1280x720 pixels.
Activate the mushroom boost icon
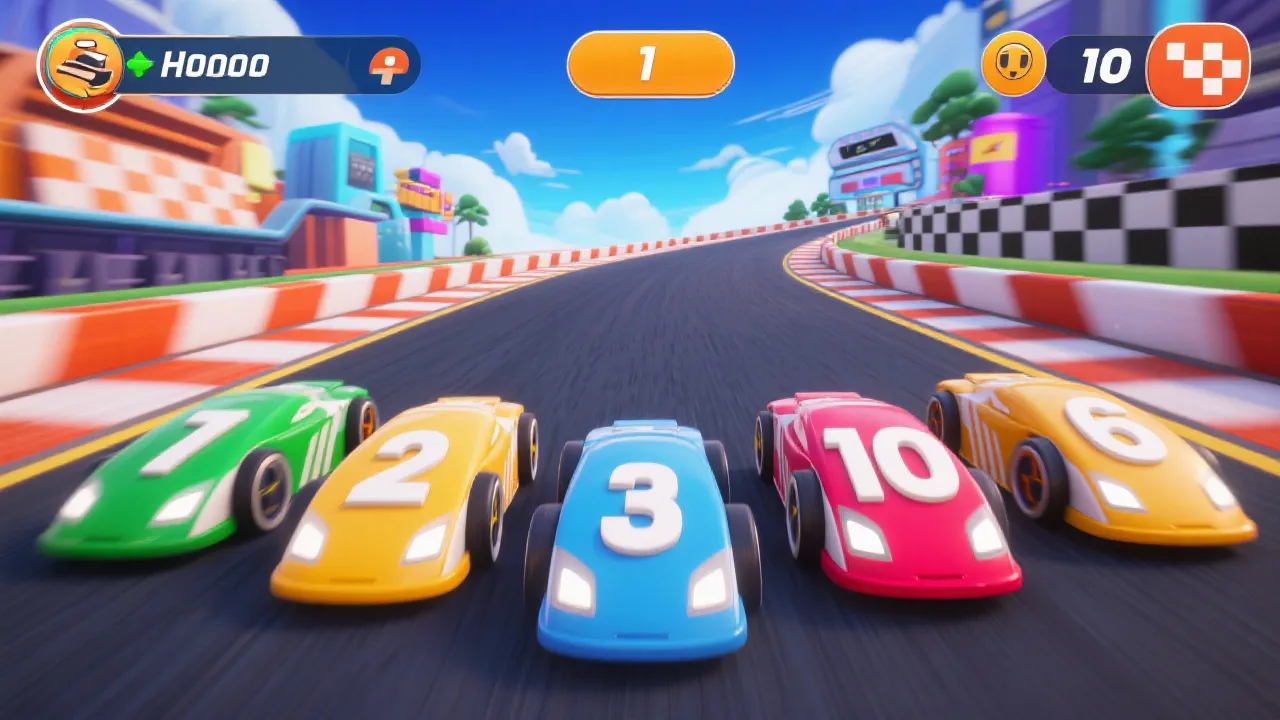coord(384,66)
